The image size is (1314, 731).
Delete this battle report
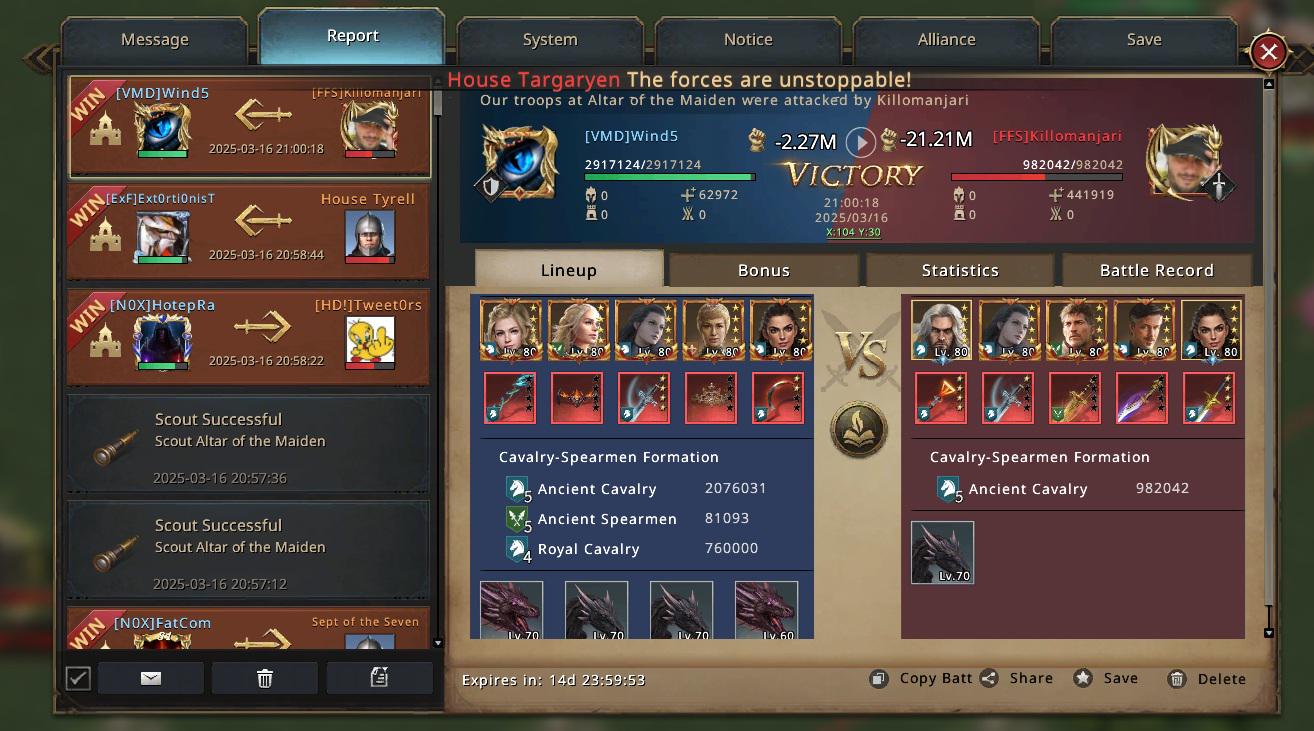click(1208, 679)
